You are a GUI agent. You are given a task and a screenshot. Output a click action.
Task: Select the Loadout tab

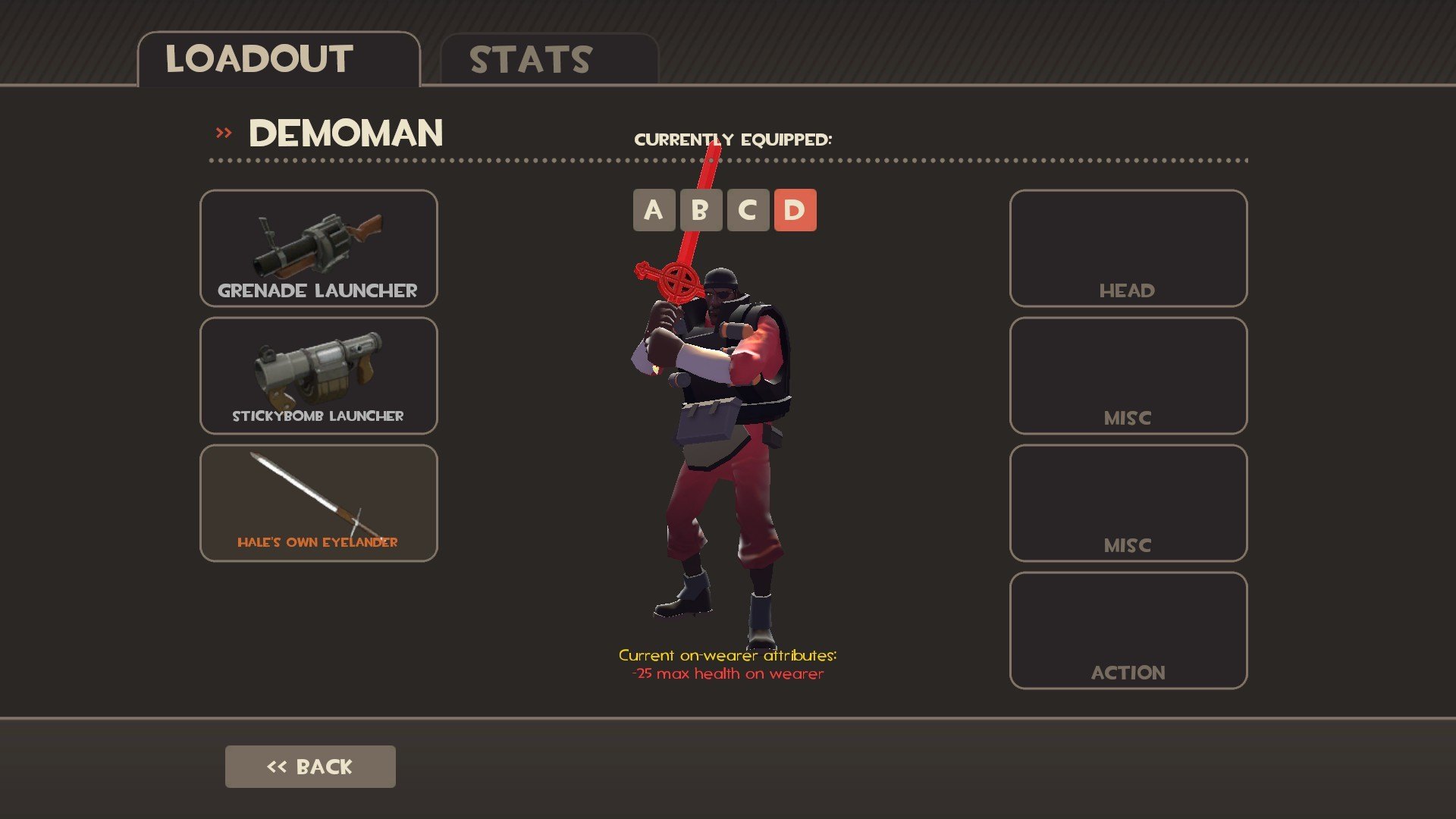tap(278, 59)
